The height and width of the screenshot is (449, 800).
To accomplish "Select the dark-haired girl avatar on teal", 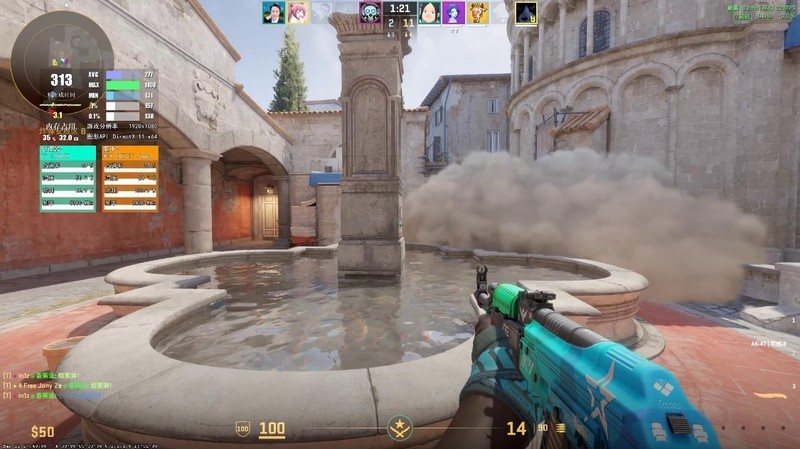I will coord(429,12).
